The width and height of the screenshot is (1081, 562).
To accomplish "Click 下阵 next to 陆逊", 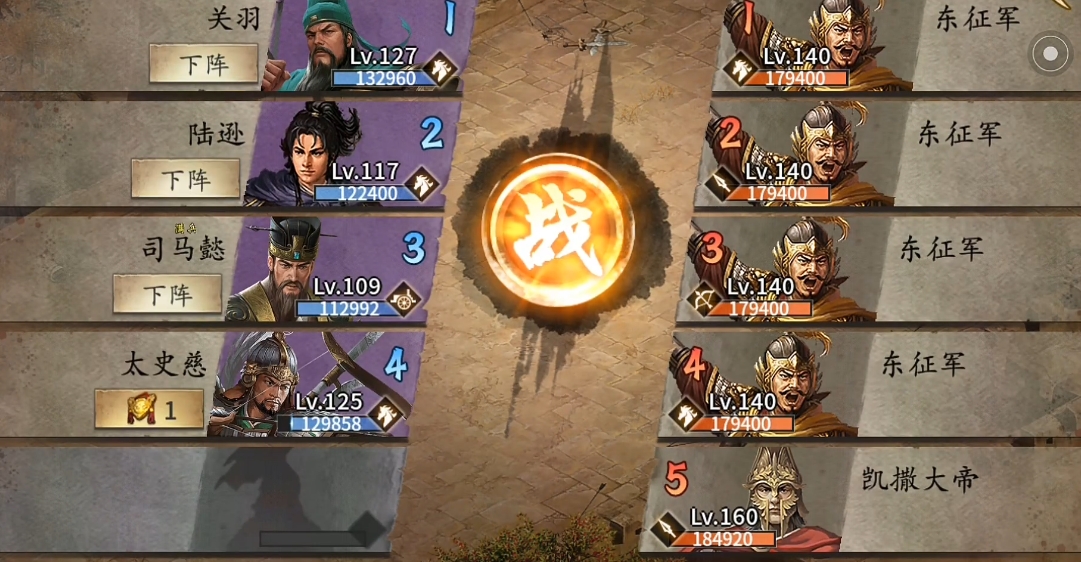I will (x=186, y=179).
